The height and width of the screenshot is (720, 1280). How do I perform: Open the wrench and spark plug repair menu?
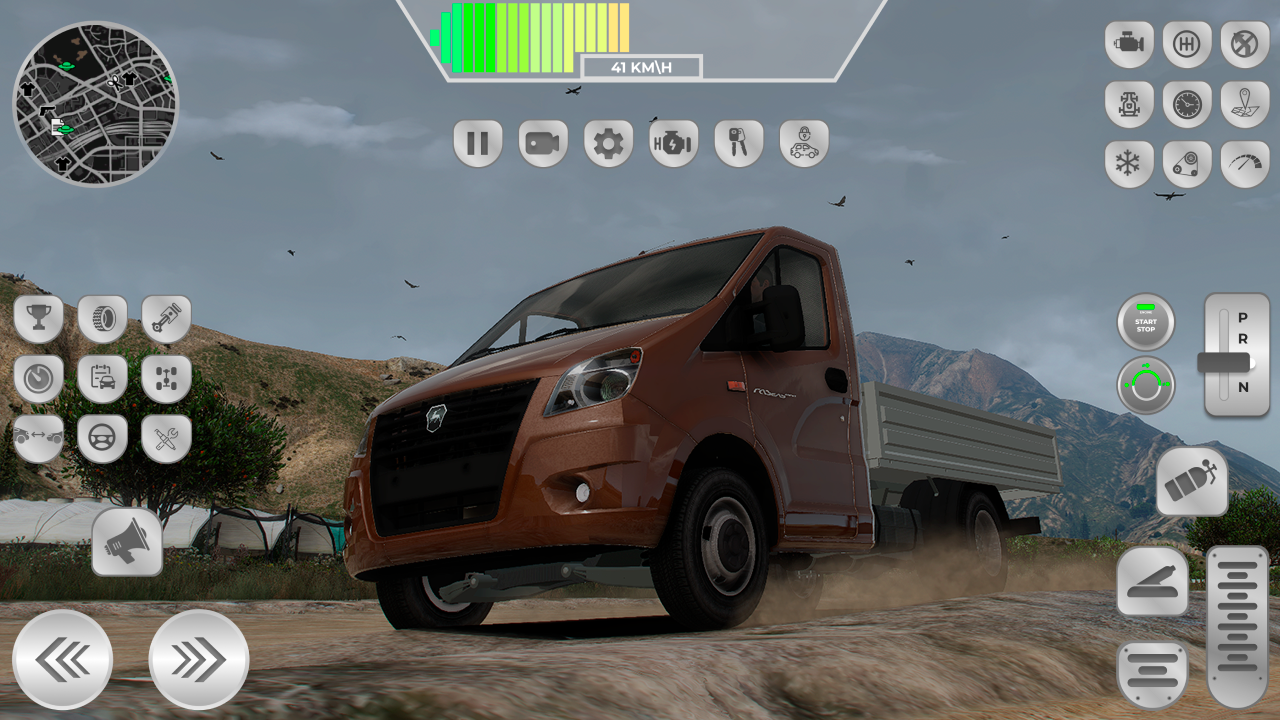(166, 438)
